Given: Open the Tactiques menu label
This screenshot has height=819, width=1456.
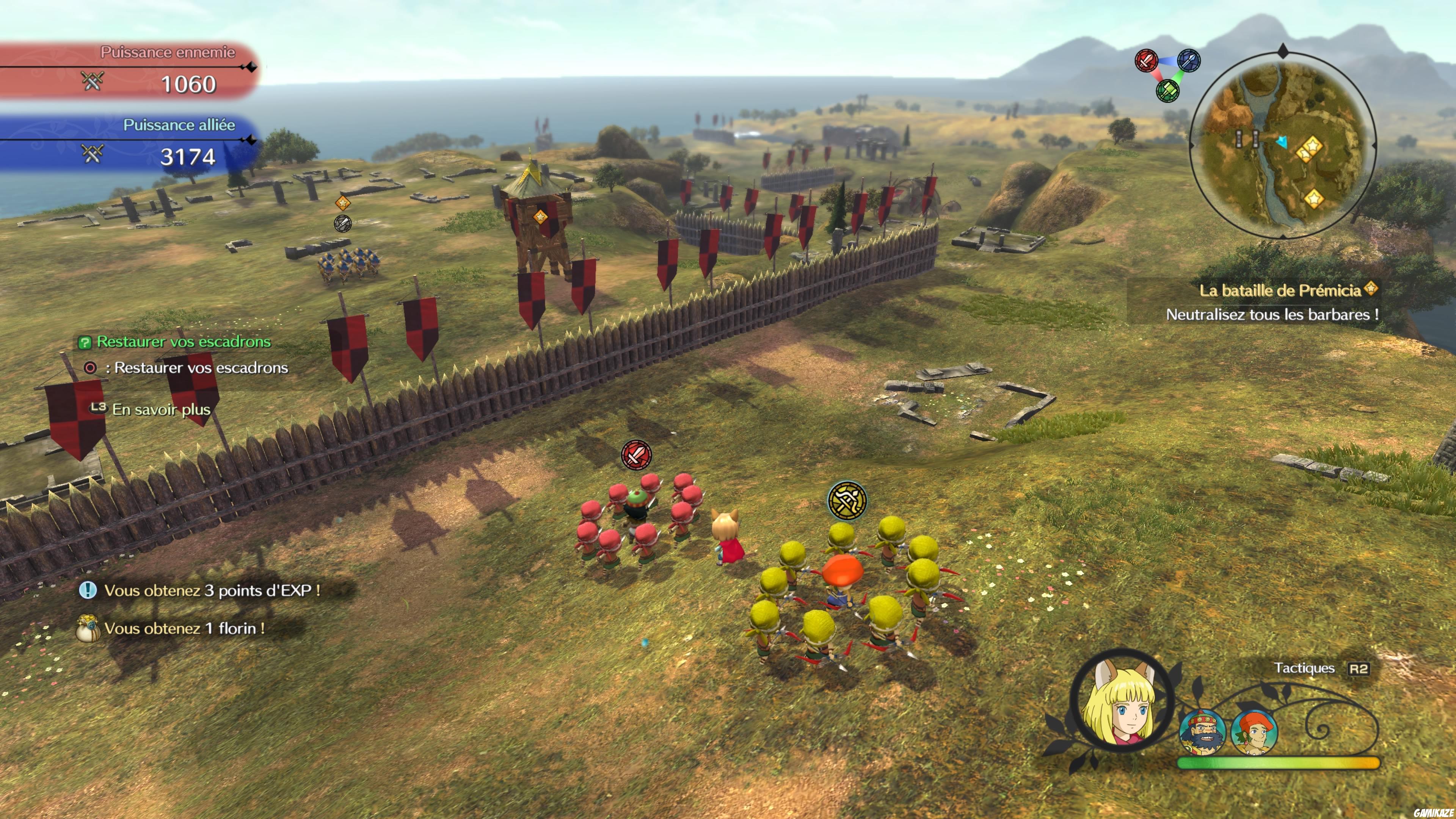Looking at the screenshot, I should [x=1304, y=668].
